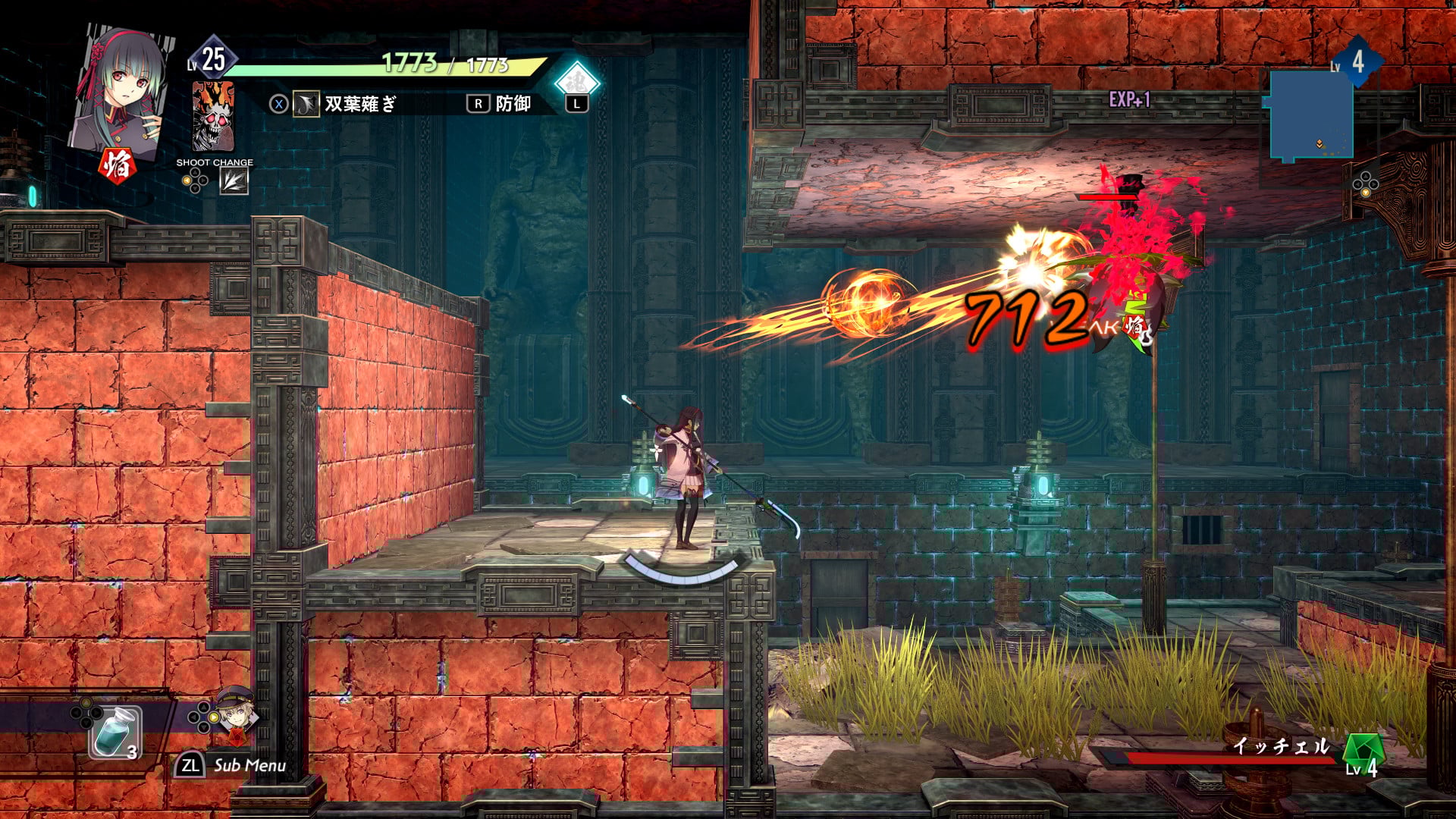Click the red flame element badge
The width and height of the screenshot is (1456, 819).
click(117, 165)
